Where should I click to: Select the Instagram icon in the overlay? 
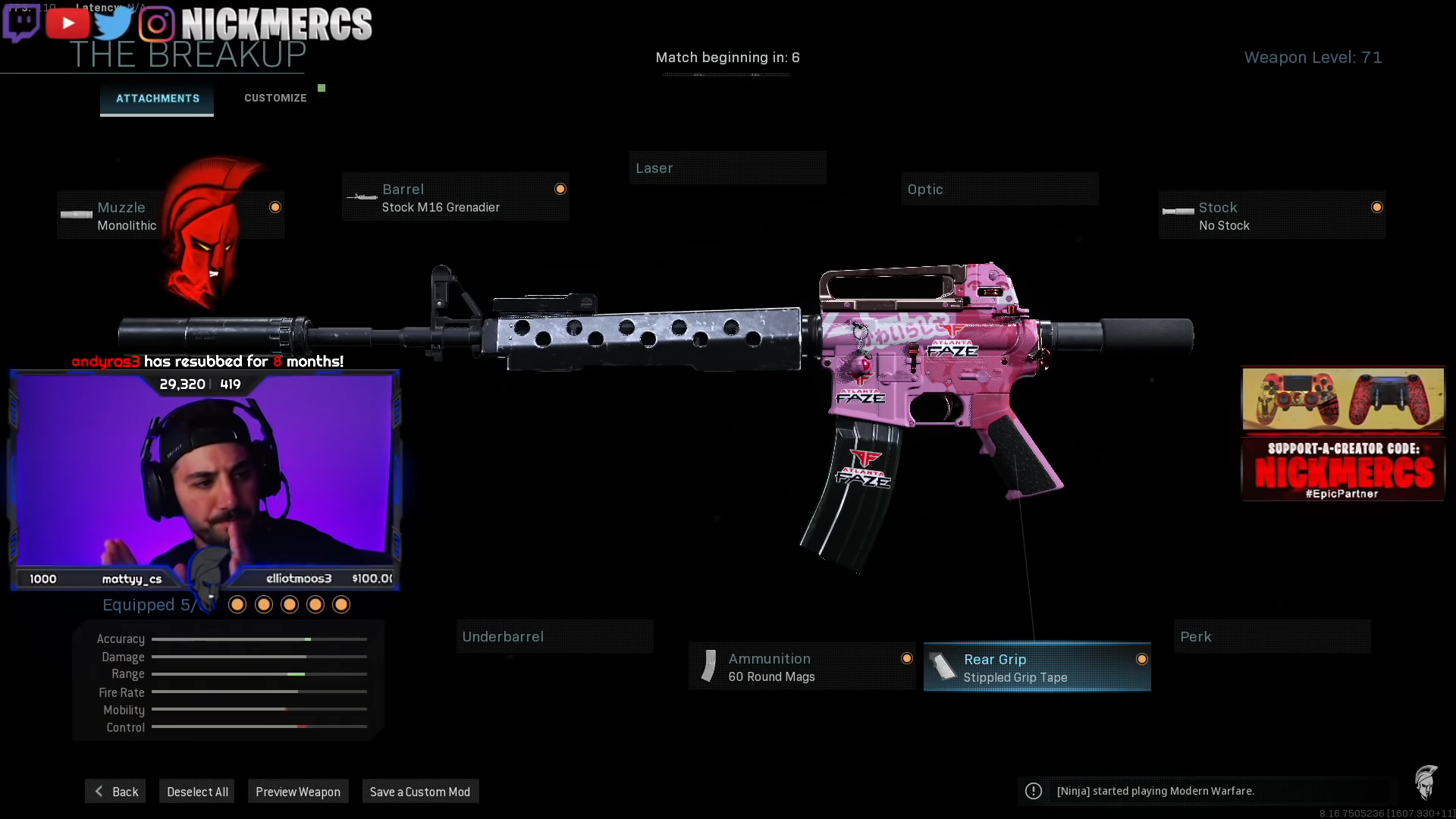(157, 22)
